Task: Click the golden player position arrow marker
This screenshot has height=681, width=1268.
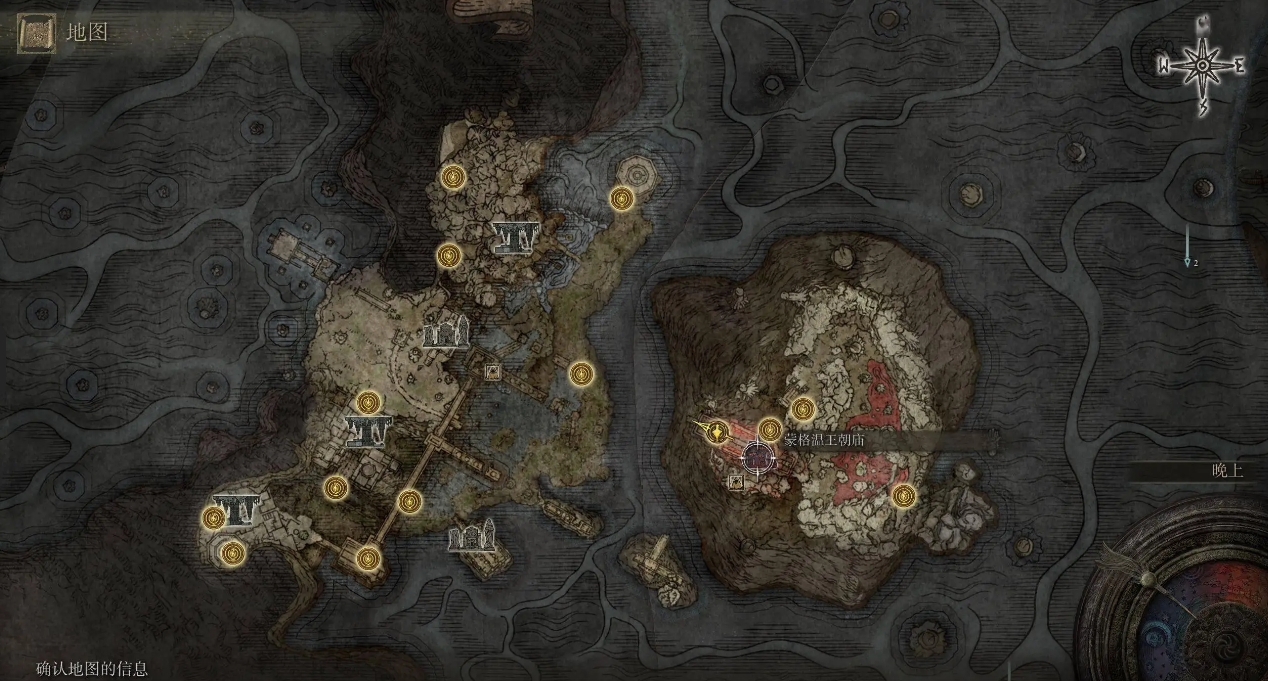Action: (x=716, y=432)
